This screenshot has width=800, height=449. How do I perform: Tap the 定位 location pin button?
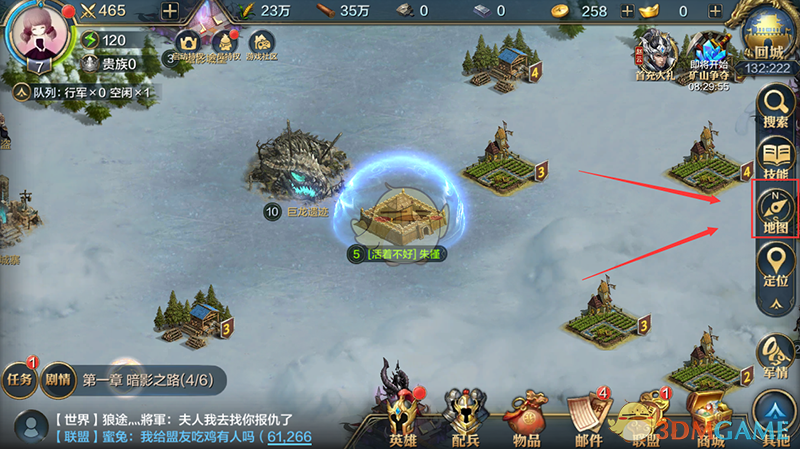775,264
